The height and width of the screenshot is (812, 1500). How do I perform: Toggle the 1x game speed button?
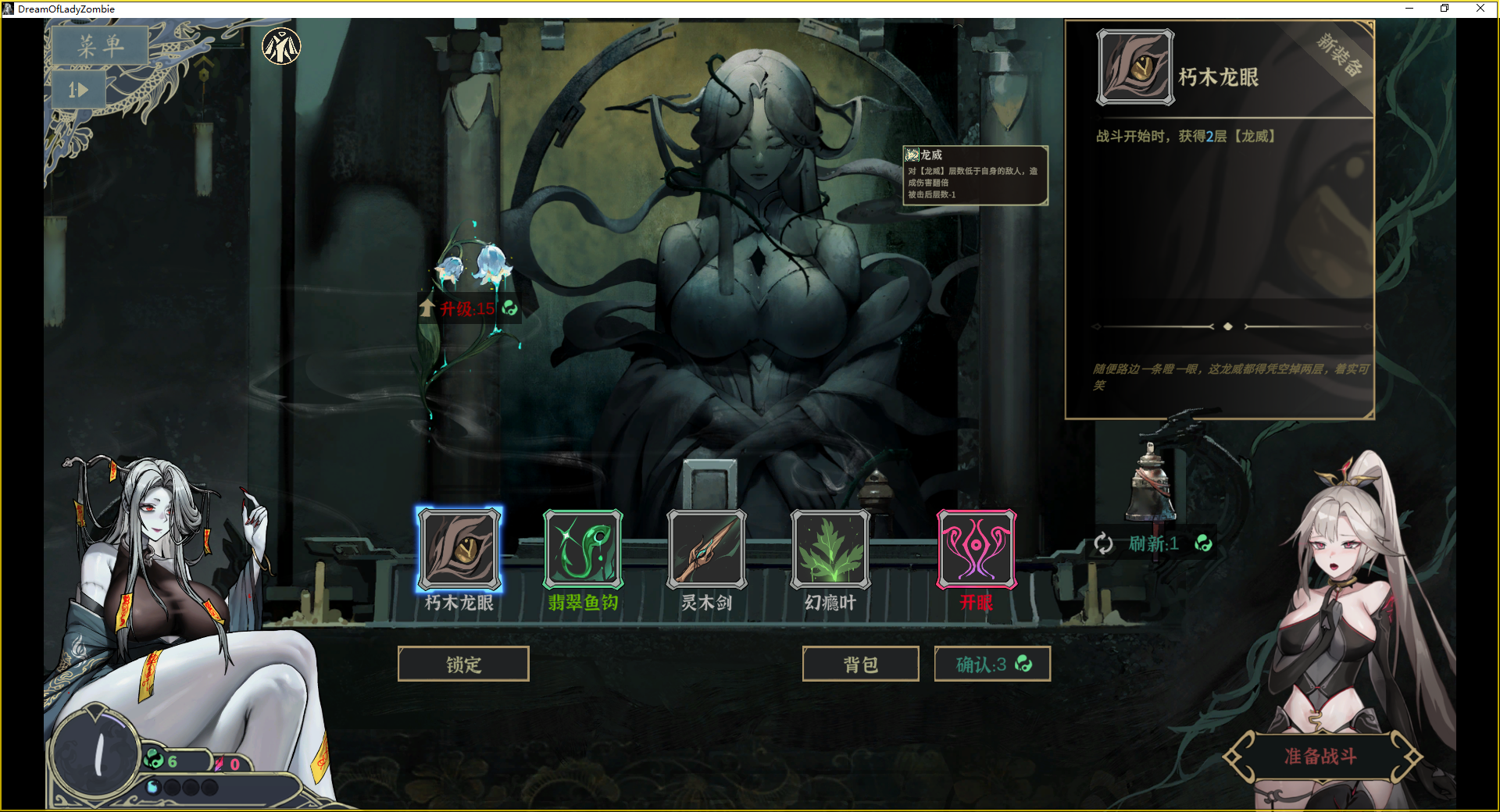[x=78, y=90]
